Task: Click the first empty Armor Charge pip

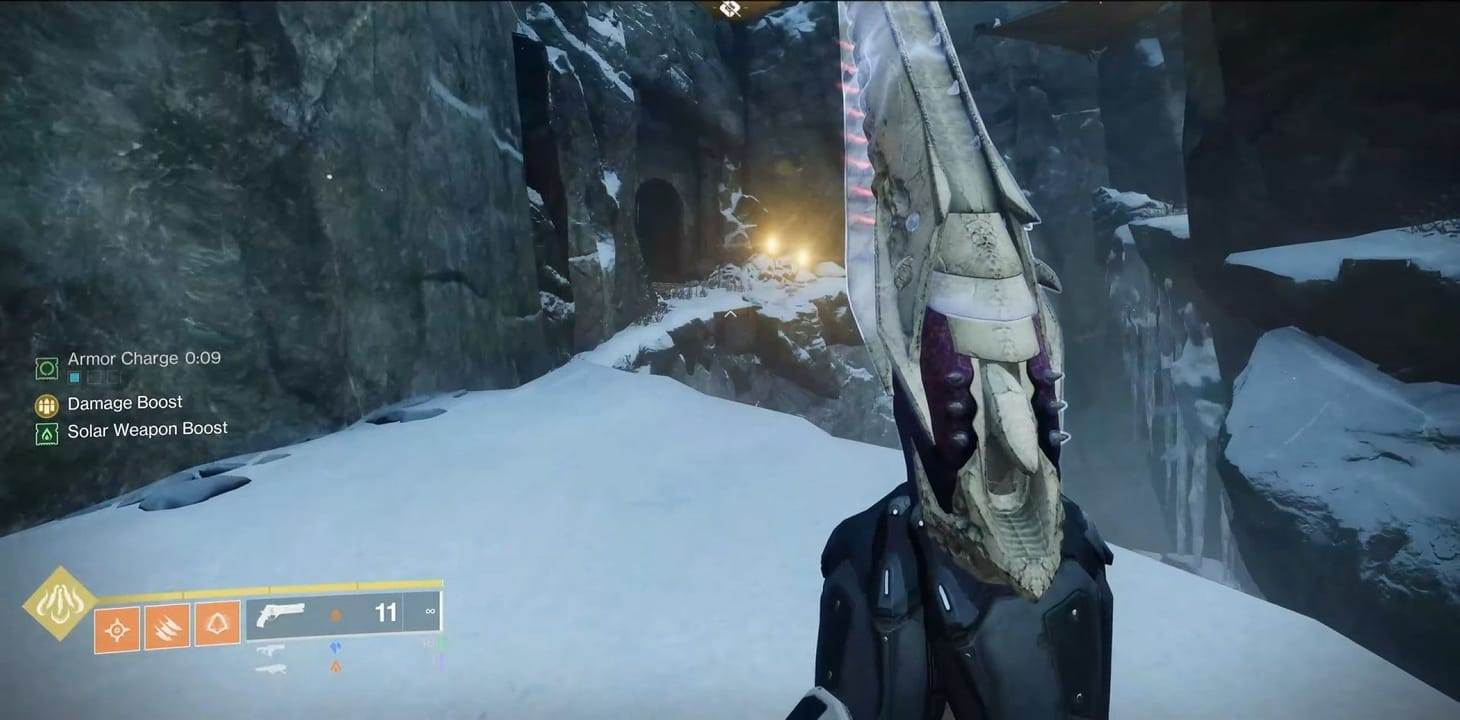Action: (x=95, y=378)
